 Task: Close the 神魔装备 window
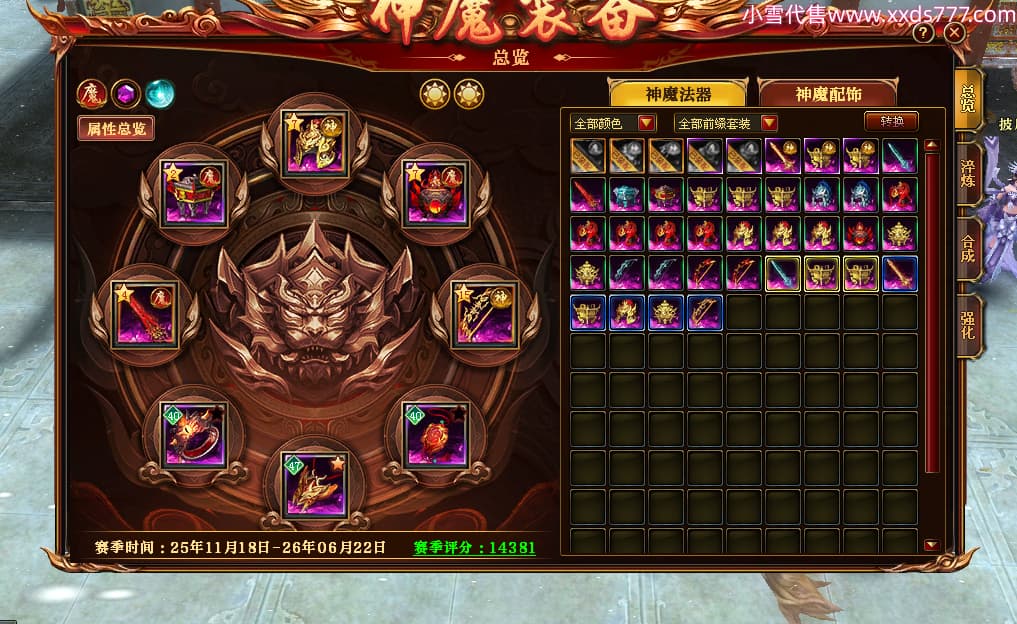tap(954, 33)
